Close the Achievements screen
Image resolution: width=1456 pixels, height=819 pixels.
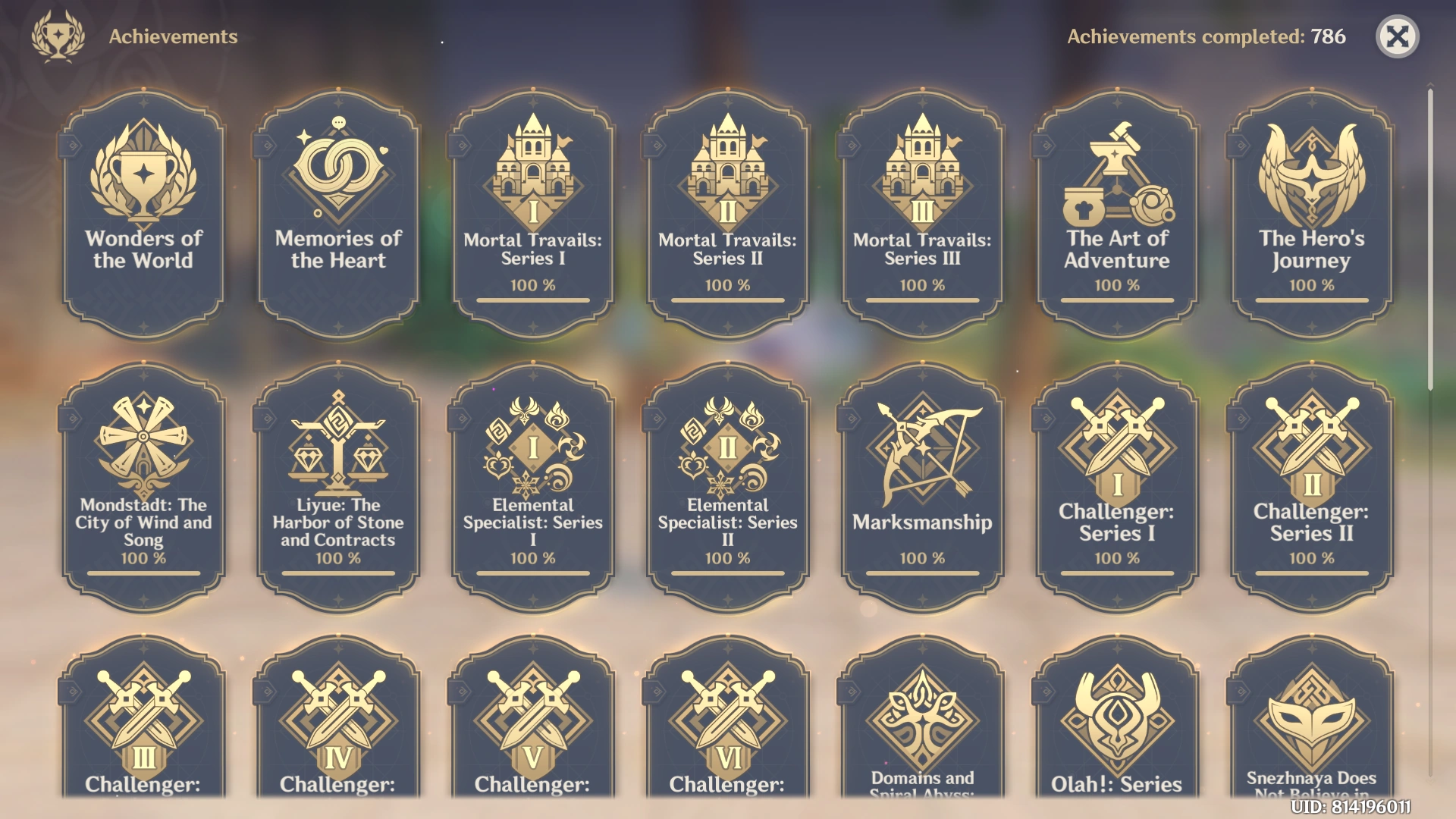point(1399,36)
